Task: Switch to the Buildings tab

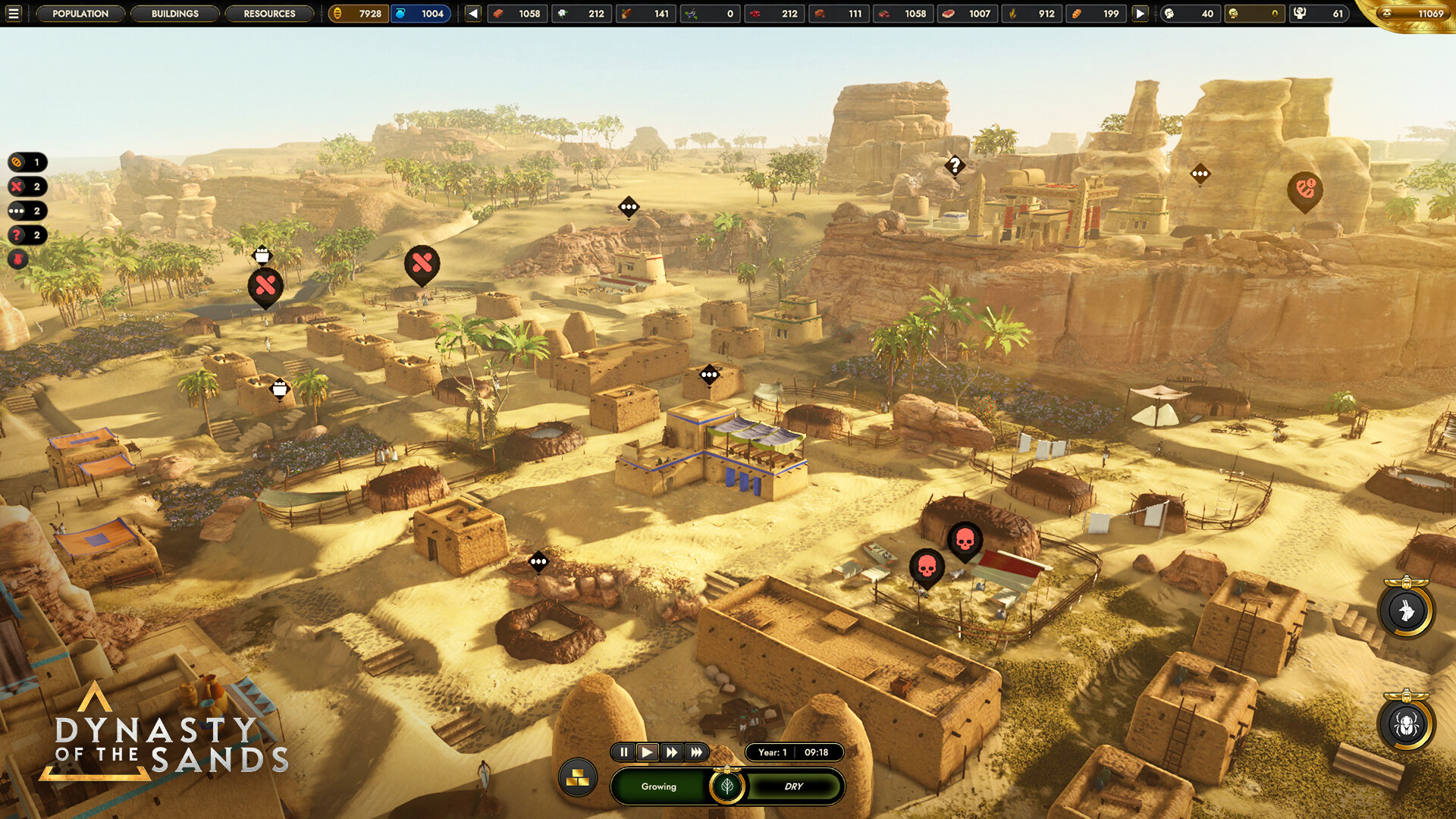Action: 175,14
